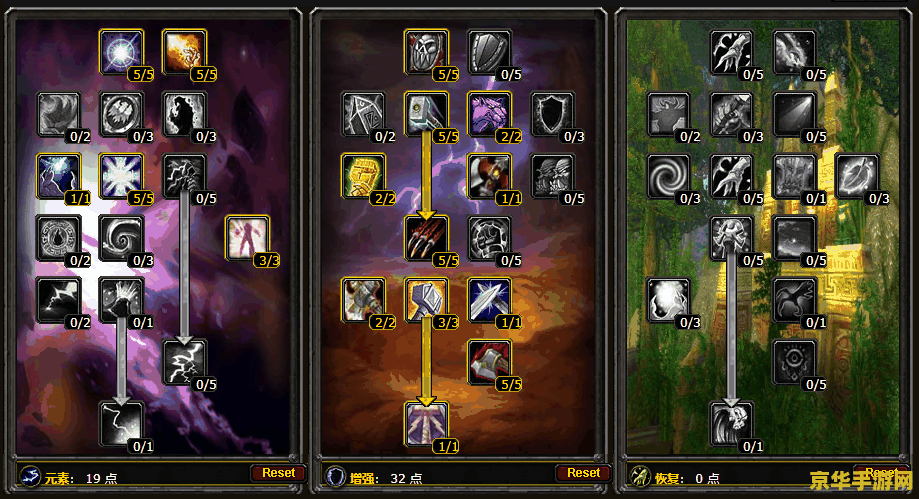
Task: Click the pink silhouette talent showing 3/3
Action: [x=246, y=238]
